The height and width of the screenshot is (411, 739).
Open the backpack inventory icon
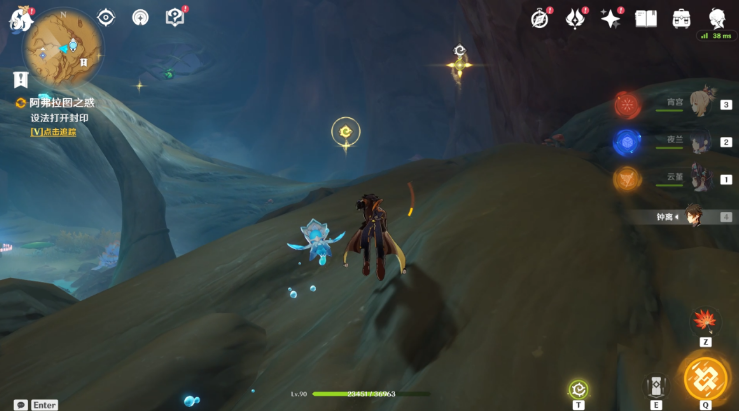[682, 18]
